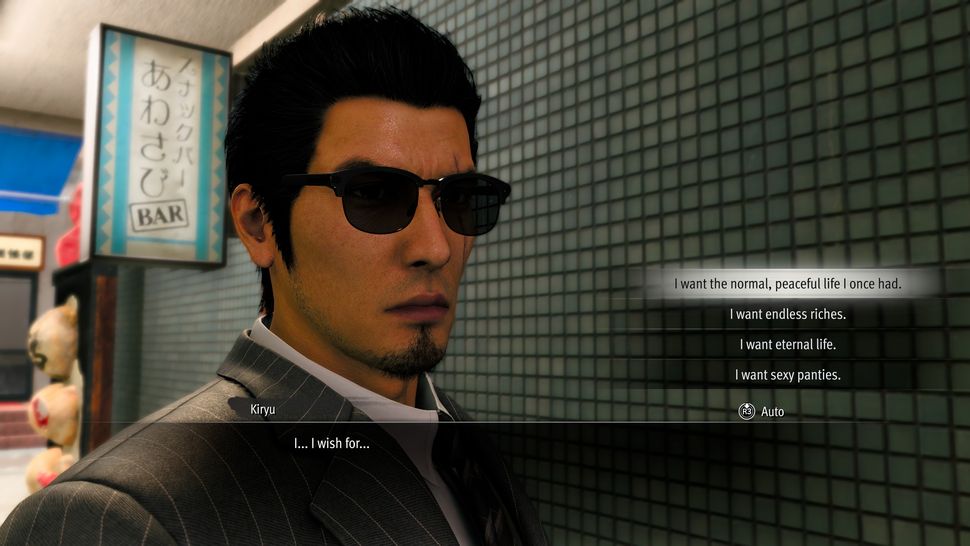The image size is (970, 546).
Task: Pick the eternal life dialogue option
Action: (788, 345)
